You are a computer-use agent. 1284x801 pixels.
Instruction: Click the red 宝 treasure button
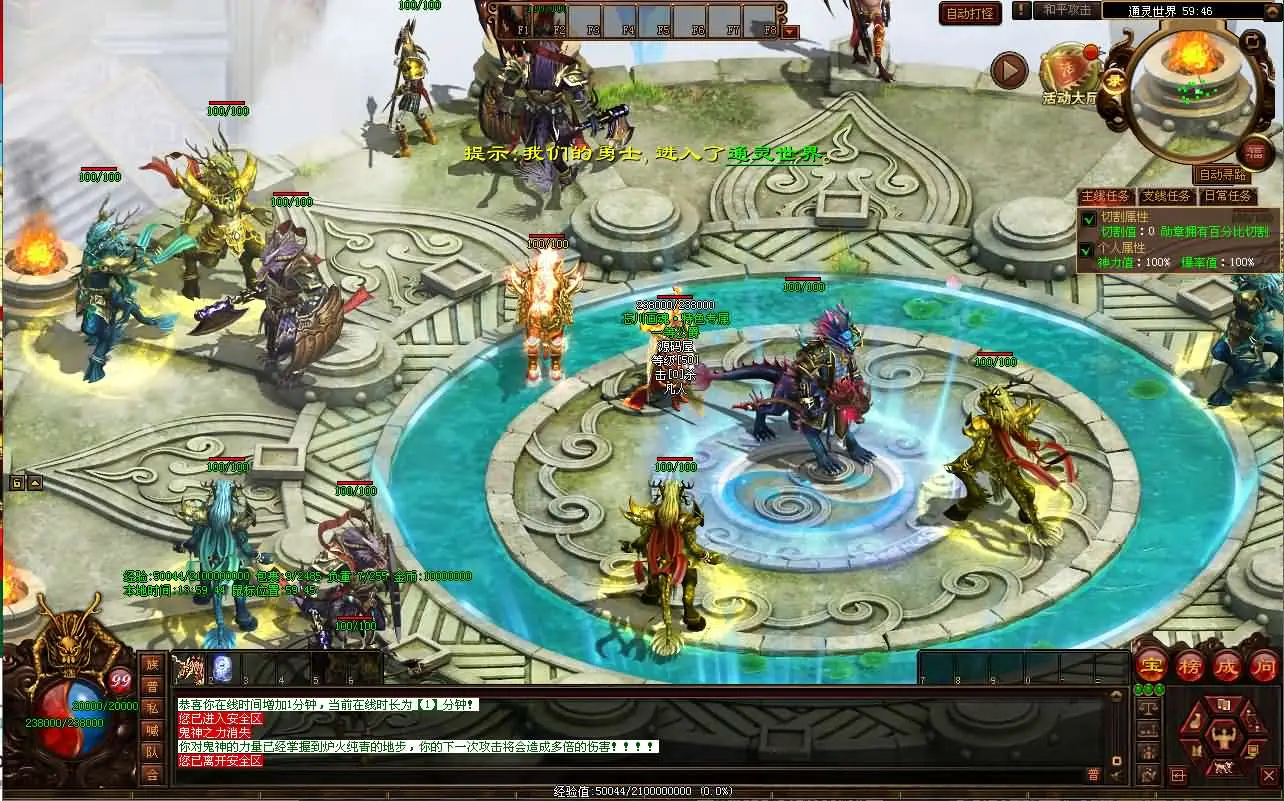(x=1153, y=666)
